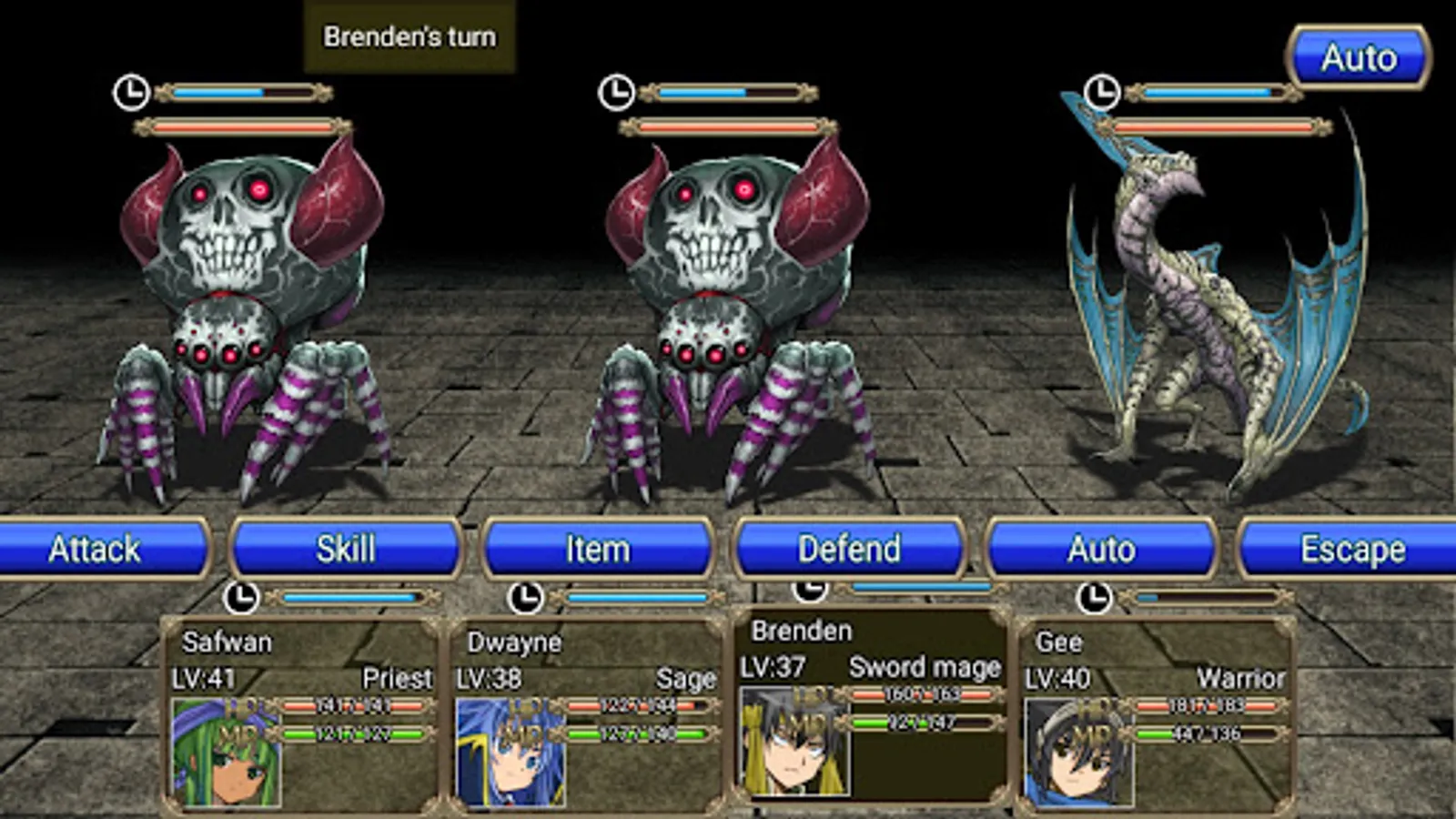The height and width of the screenshot is (819, 1456).
Task: Select Gee the Warrior's party panel
Action: (x=1154, y=714)
